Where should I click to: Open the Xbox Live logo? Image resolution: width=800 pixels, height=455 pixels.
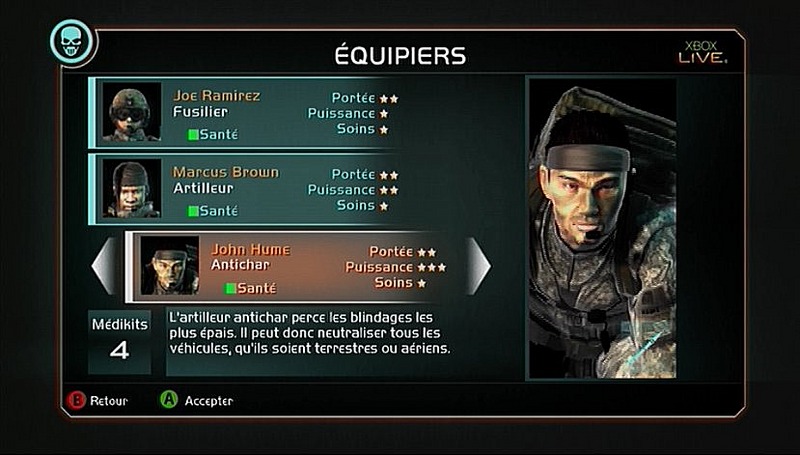[702, 51]
